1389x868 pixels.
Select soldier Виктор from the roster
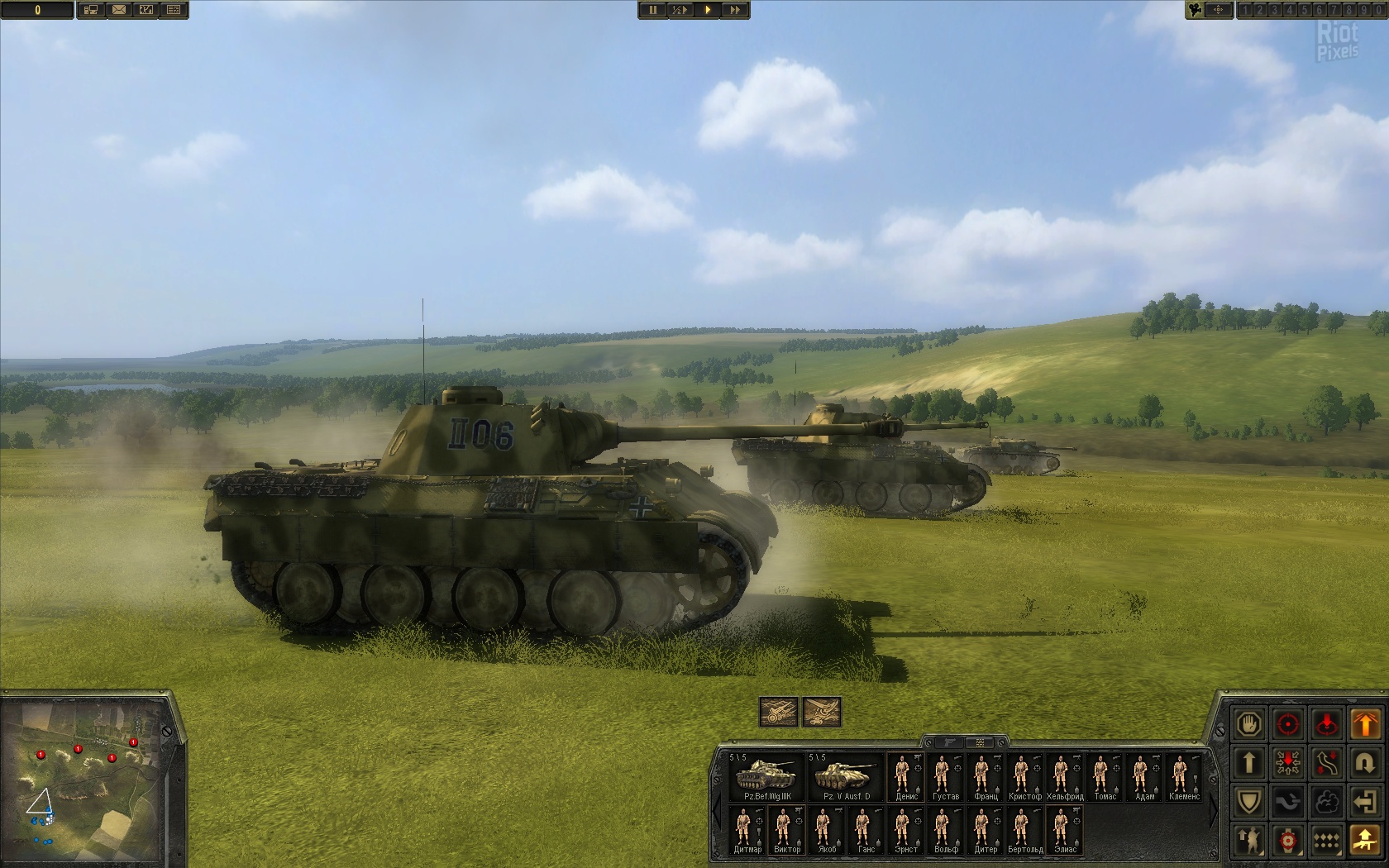coord(786,830)
